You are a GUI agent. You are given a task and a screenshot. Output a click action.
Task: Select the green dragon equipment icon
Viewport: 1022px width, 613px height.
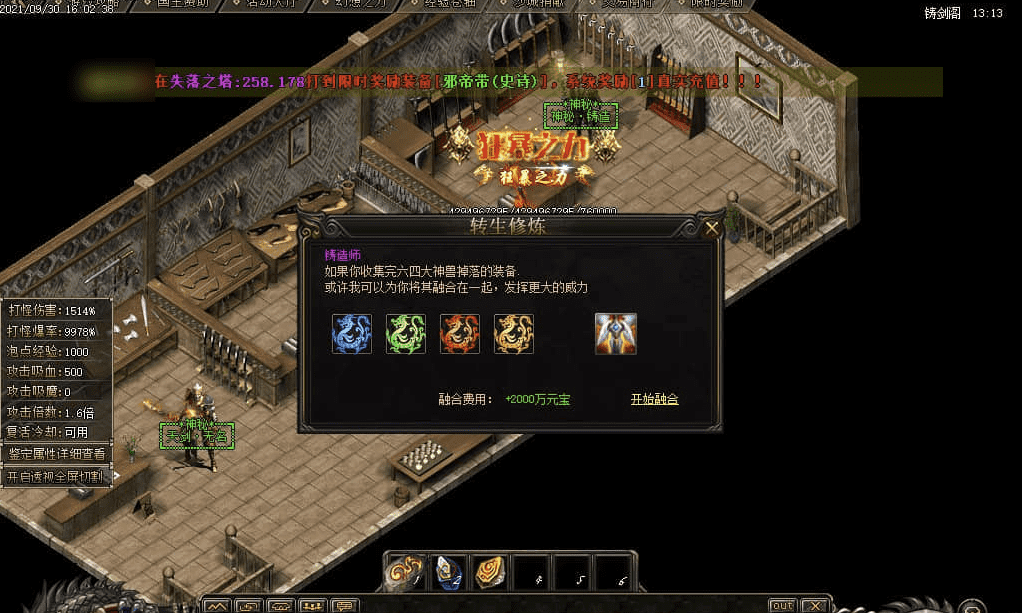pos(406,334)
